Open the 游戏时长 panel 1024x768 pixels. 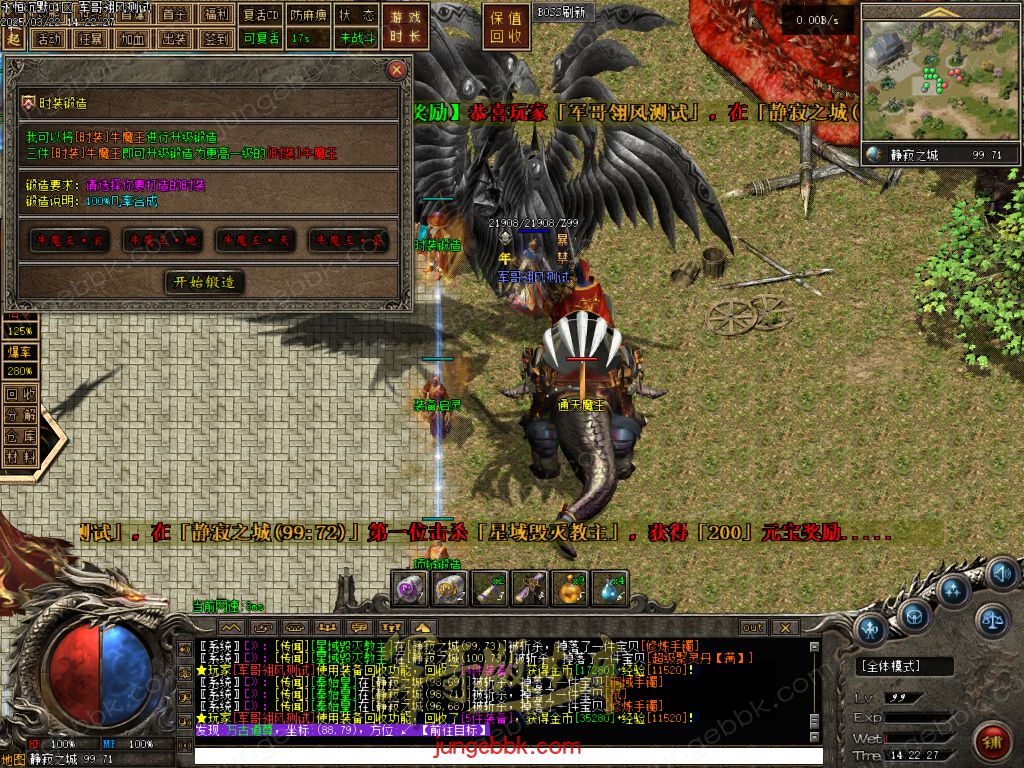pyautogui.click(x=407, y=27)
